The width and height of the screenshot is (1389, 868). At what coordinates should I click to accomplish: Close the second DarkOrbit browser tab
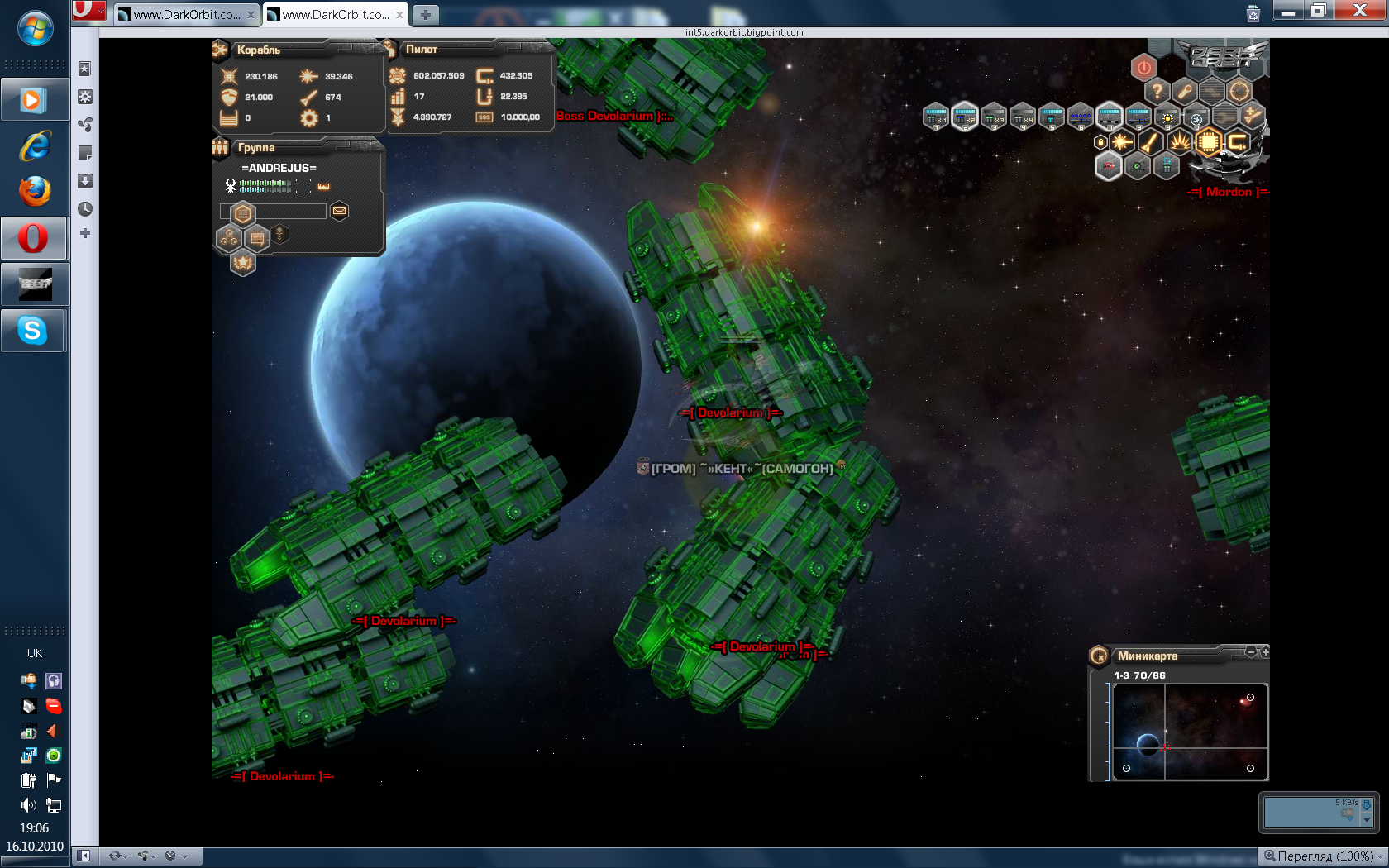coord(400,15)
